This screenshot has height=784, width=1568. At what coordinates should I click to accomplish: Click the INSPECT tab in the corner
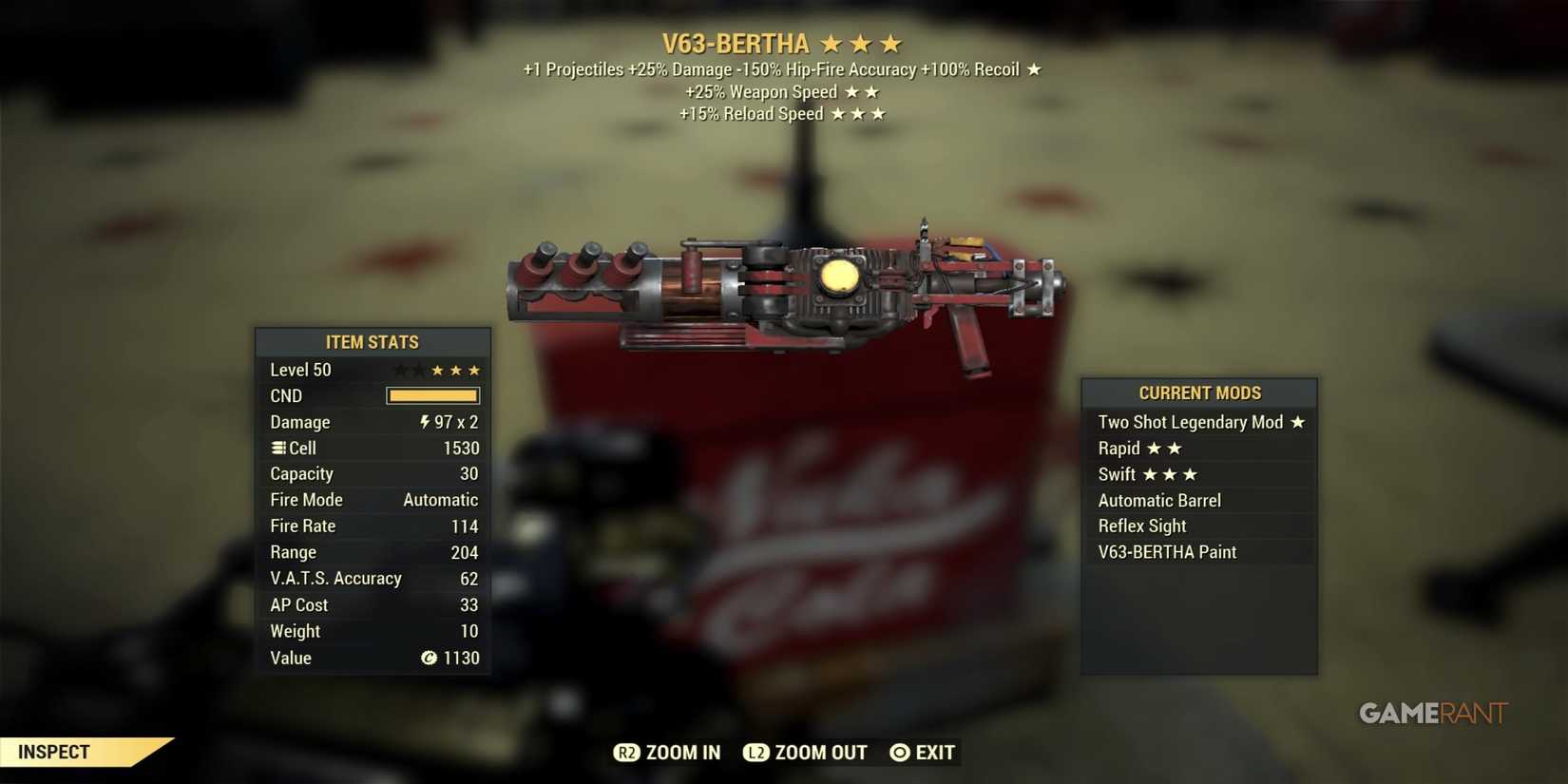[53, 751]
